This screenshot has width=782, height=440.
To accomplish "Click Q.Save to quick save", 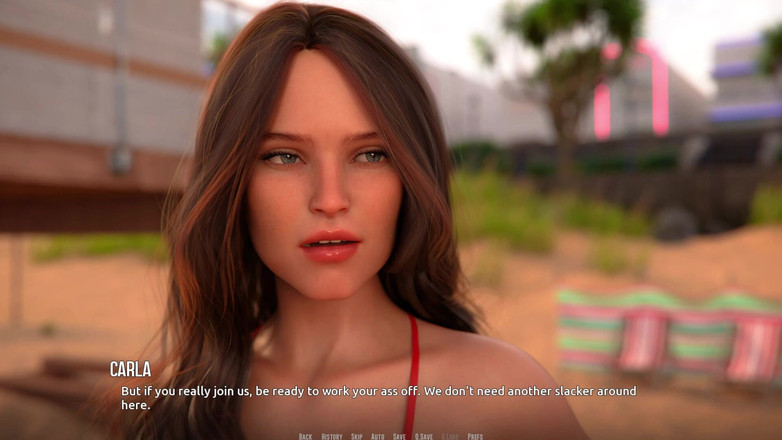I will (424, 436).
